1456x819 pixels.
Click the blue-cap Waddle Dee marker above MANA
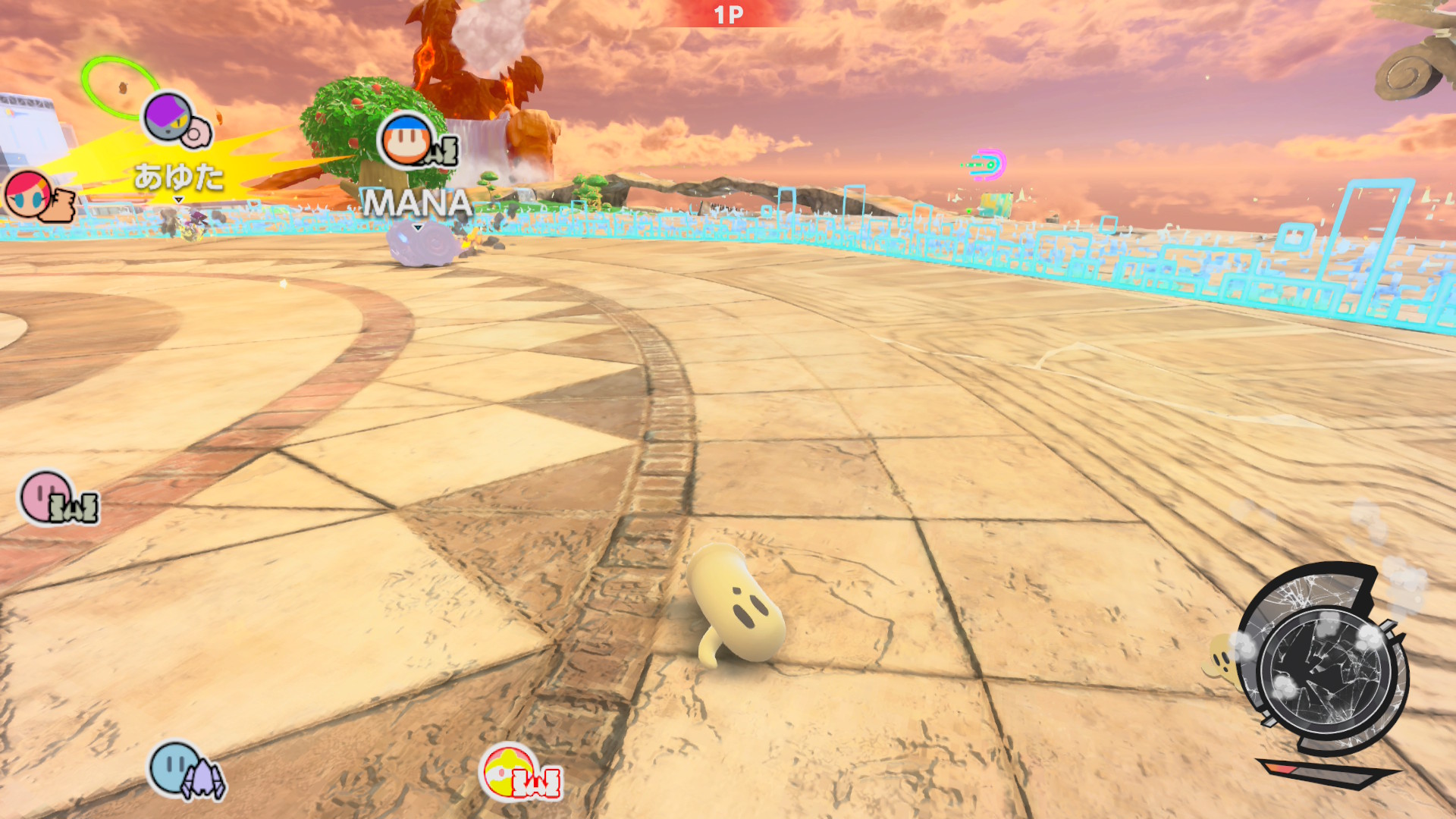click(x=407, y=141)
